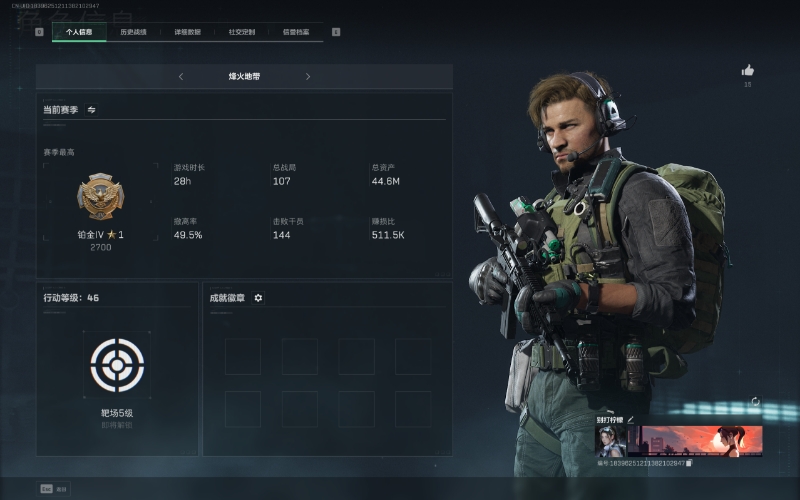Open the 历史战绩 tab

tap(133, 32)
